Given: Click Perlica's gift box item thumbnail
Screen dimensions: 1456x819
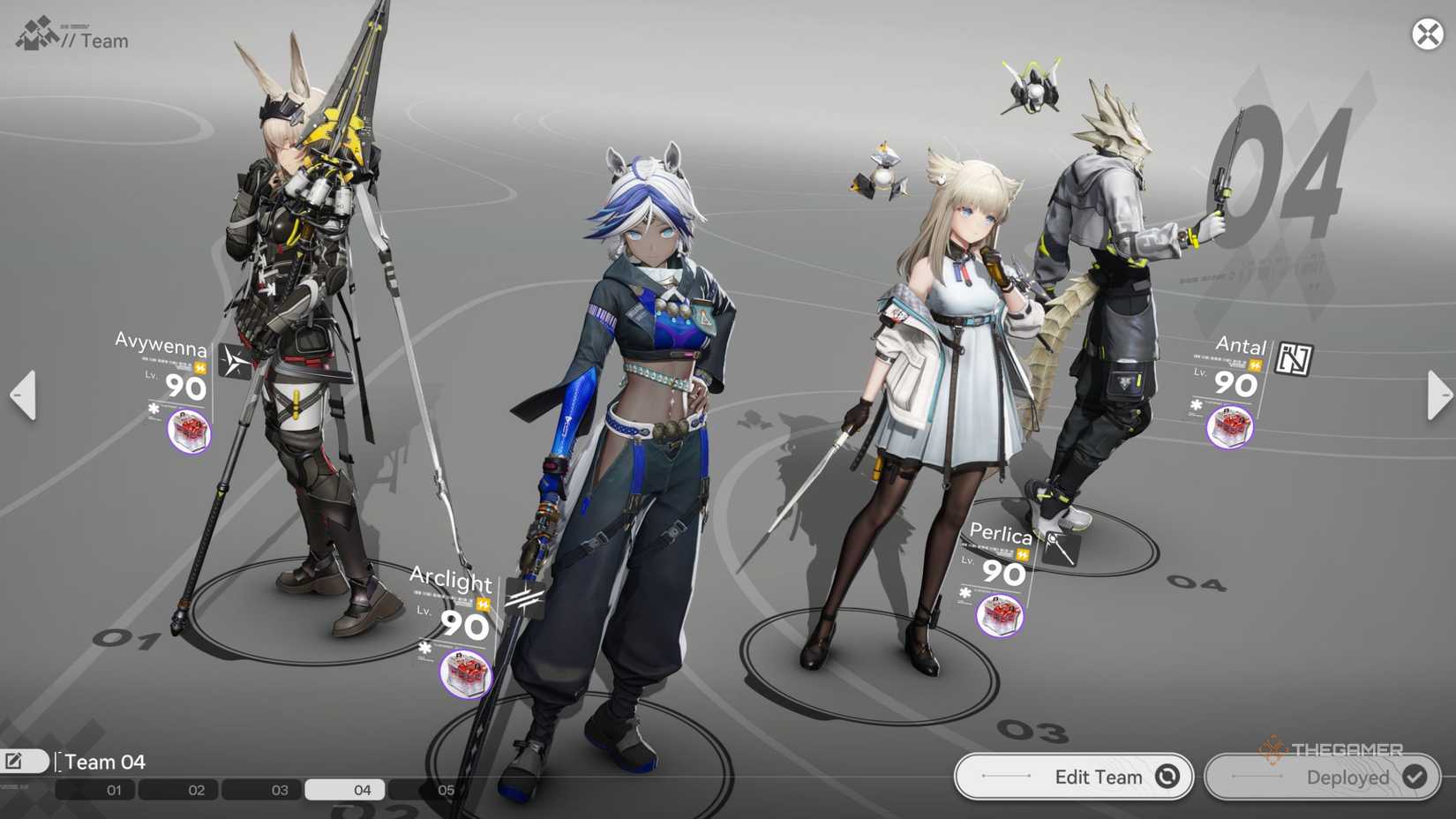Looking at the screenshot, I should tap(1000, 615).
